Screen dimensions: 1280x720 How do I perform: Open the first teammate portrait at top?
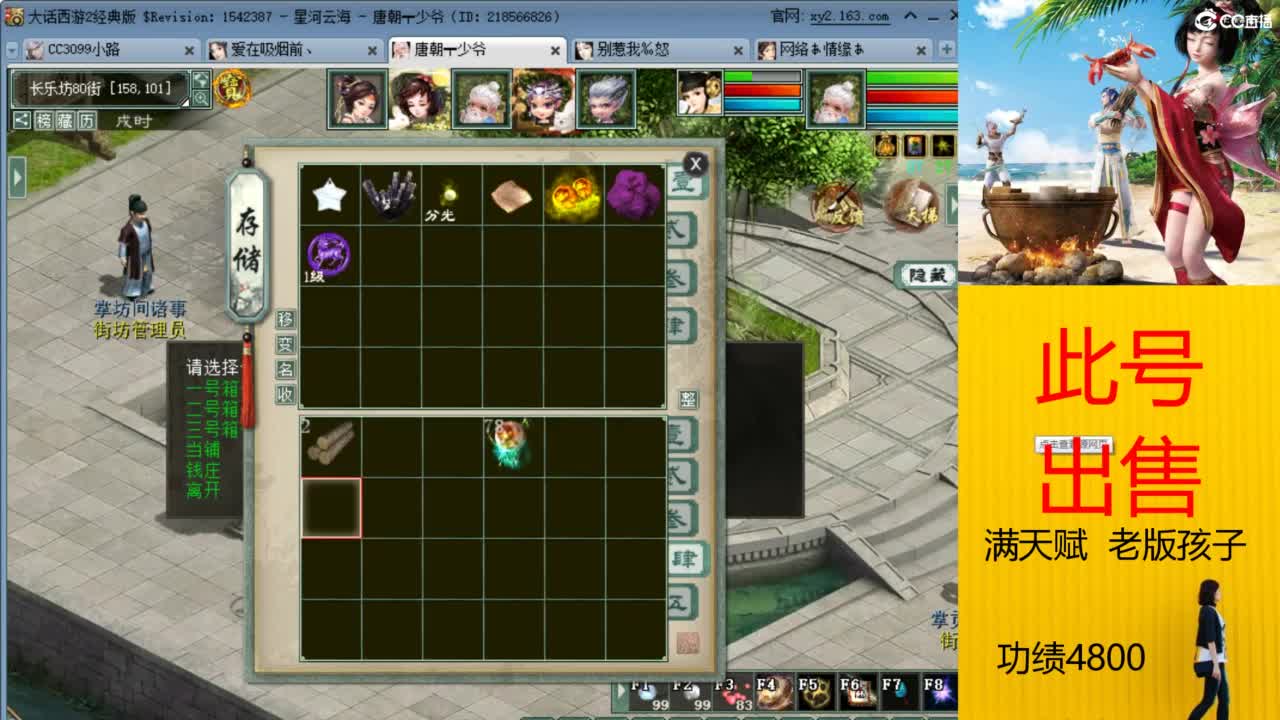355,98
